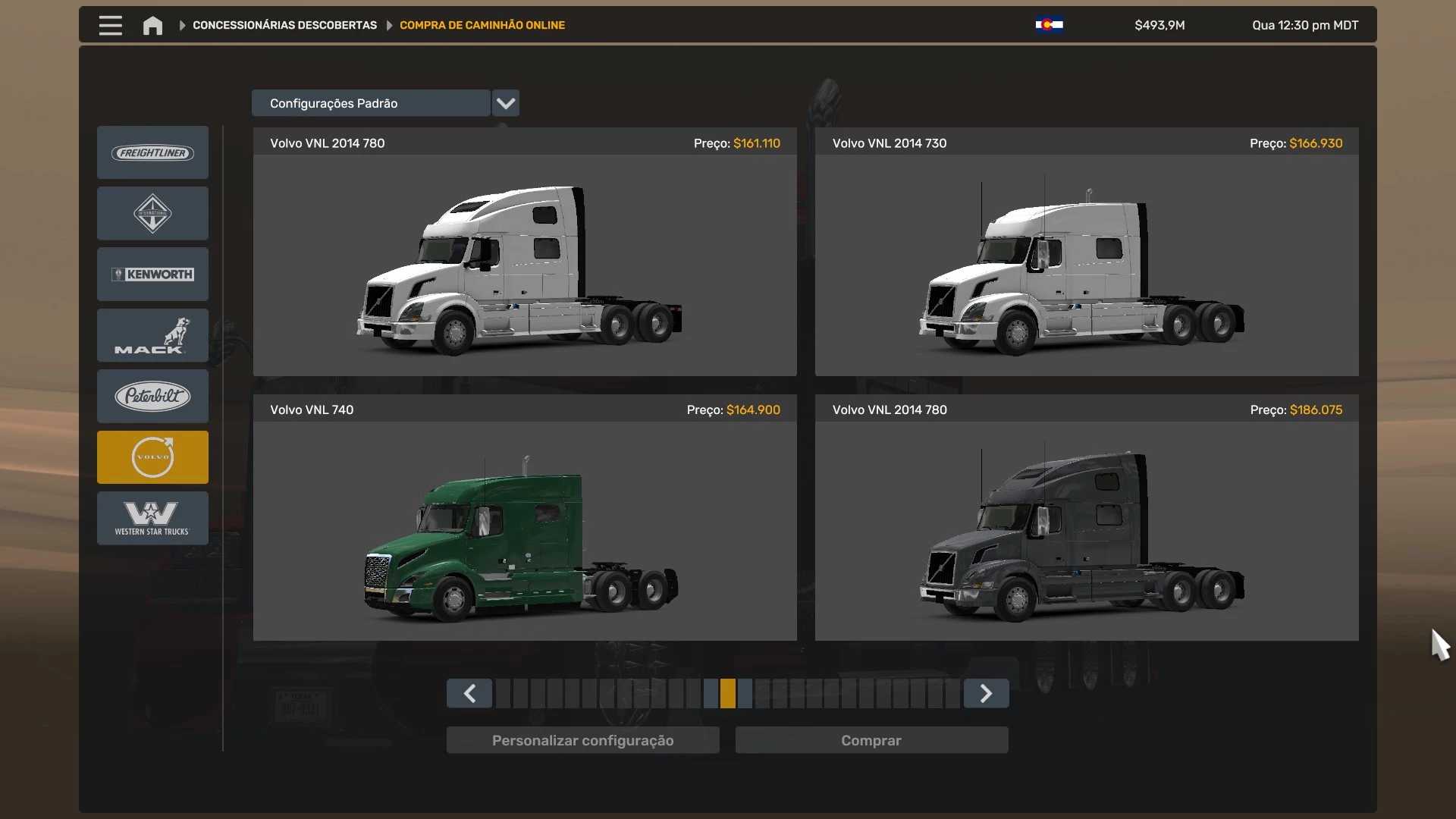Select the Volvo brand tab
The height and width of the screenshot is (819, 1456).
point(152,457)
